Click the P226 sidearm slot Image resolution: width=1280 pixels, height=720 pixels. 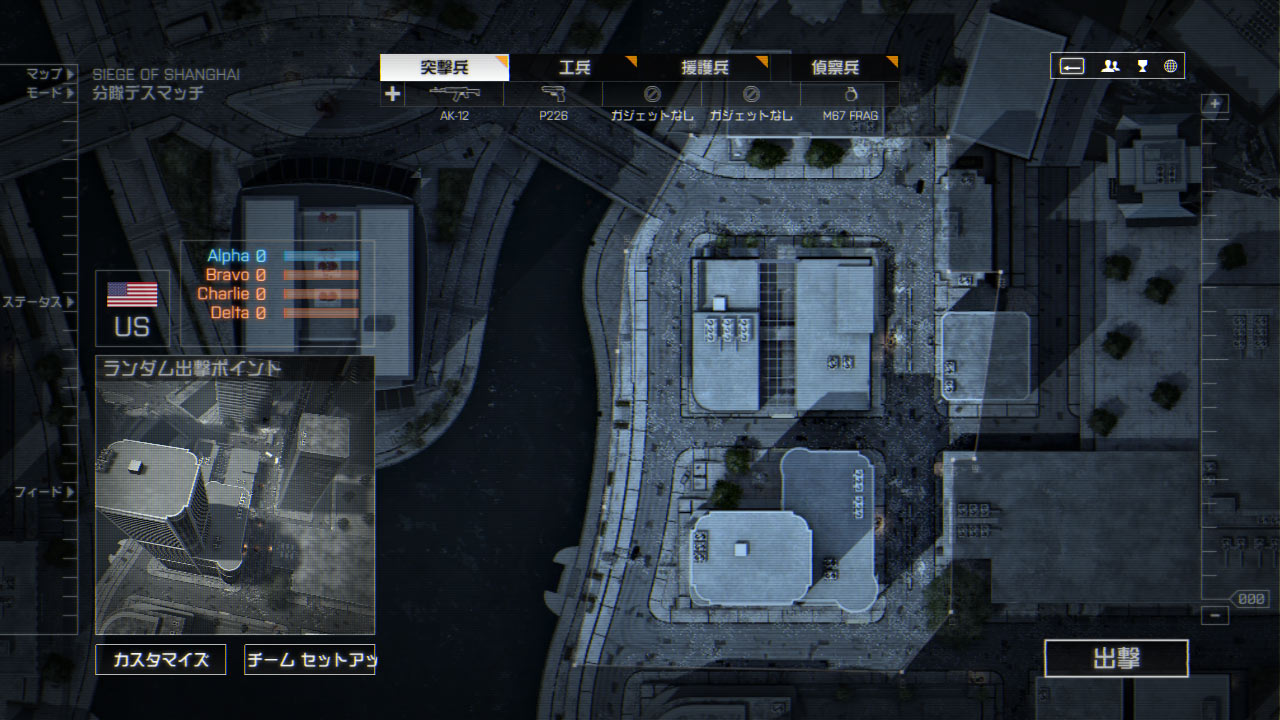[553, 103]
